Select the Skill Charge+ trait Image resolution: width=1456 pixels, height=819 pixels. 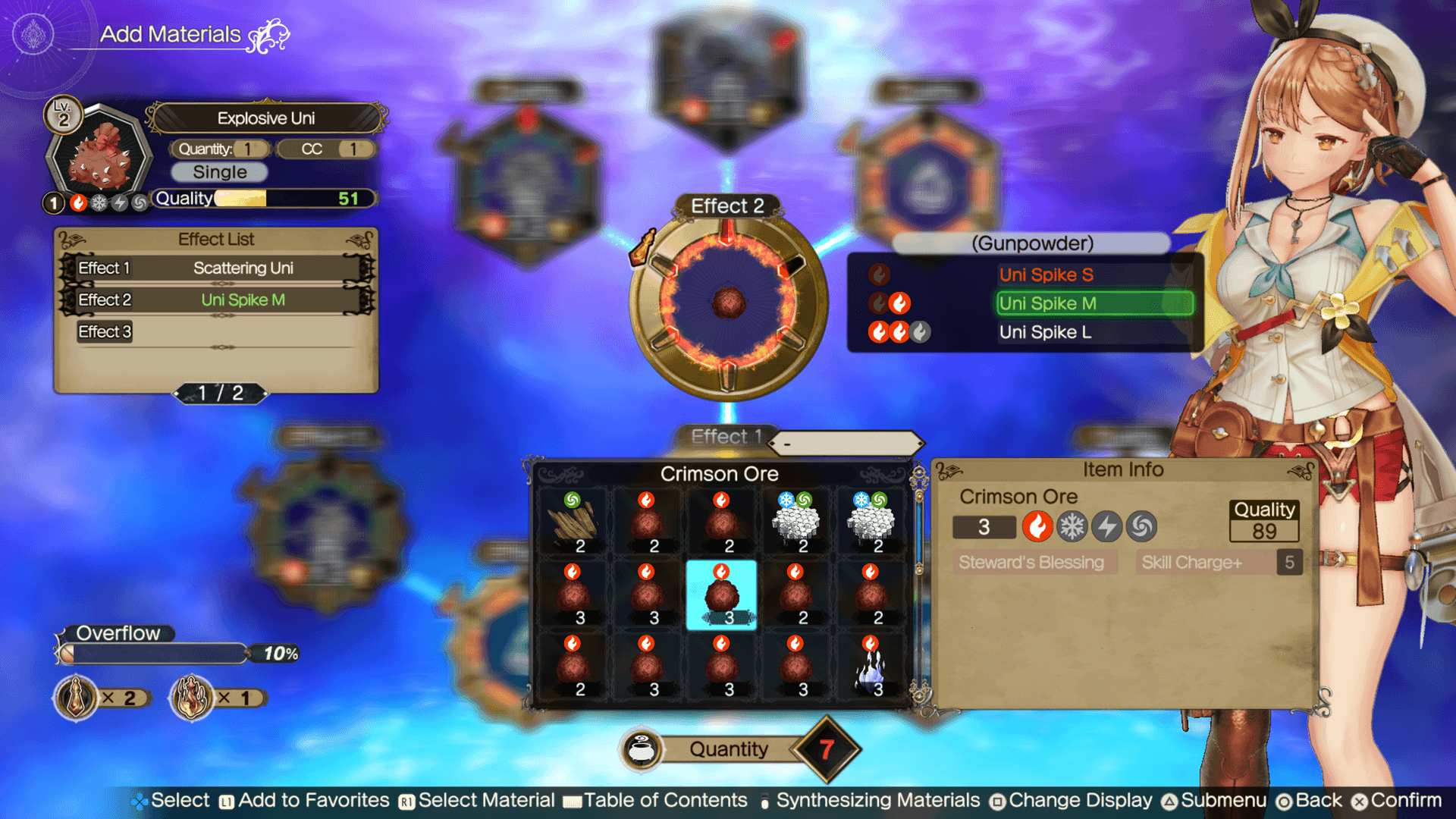[x=1192, y=562]
